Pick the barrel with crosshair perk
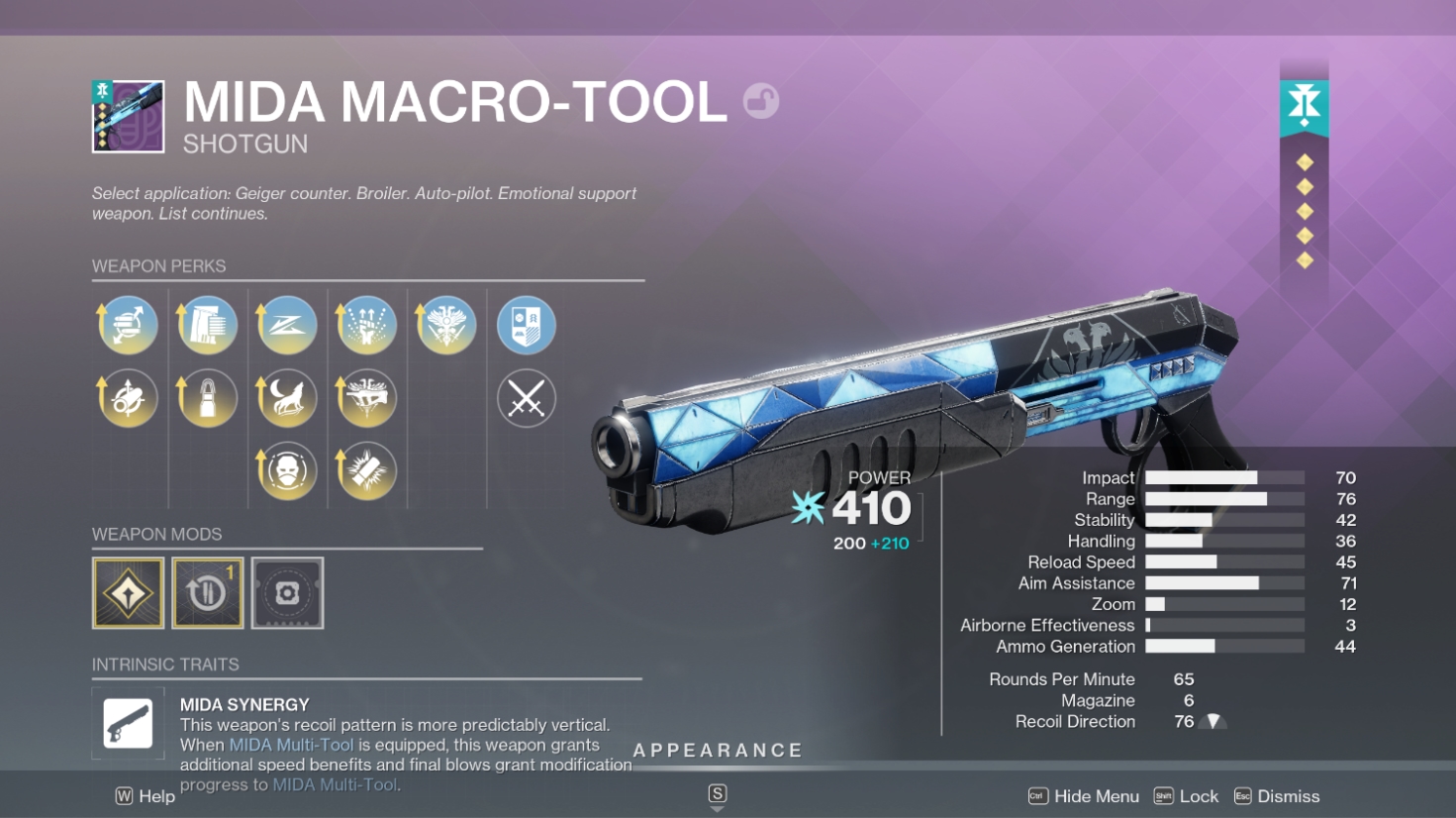Screen dimensions: 1456x818 point(129,398)
